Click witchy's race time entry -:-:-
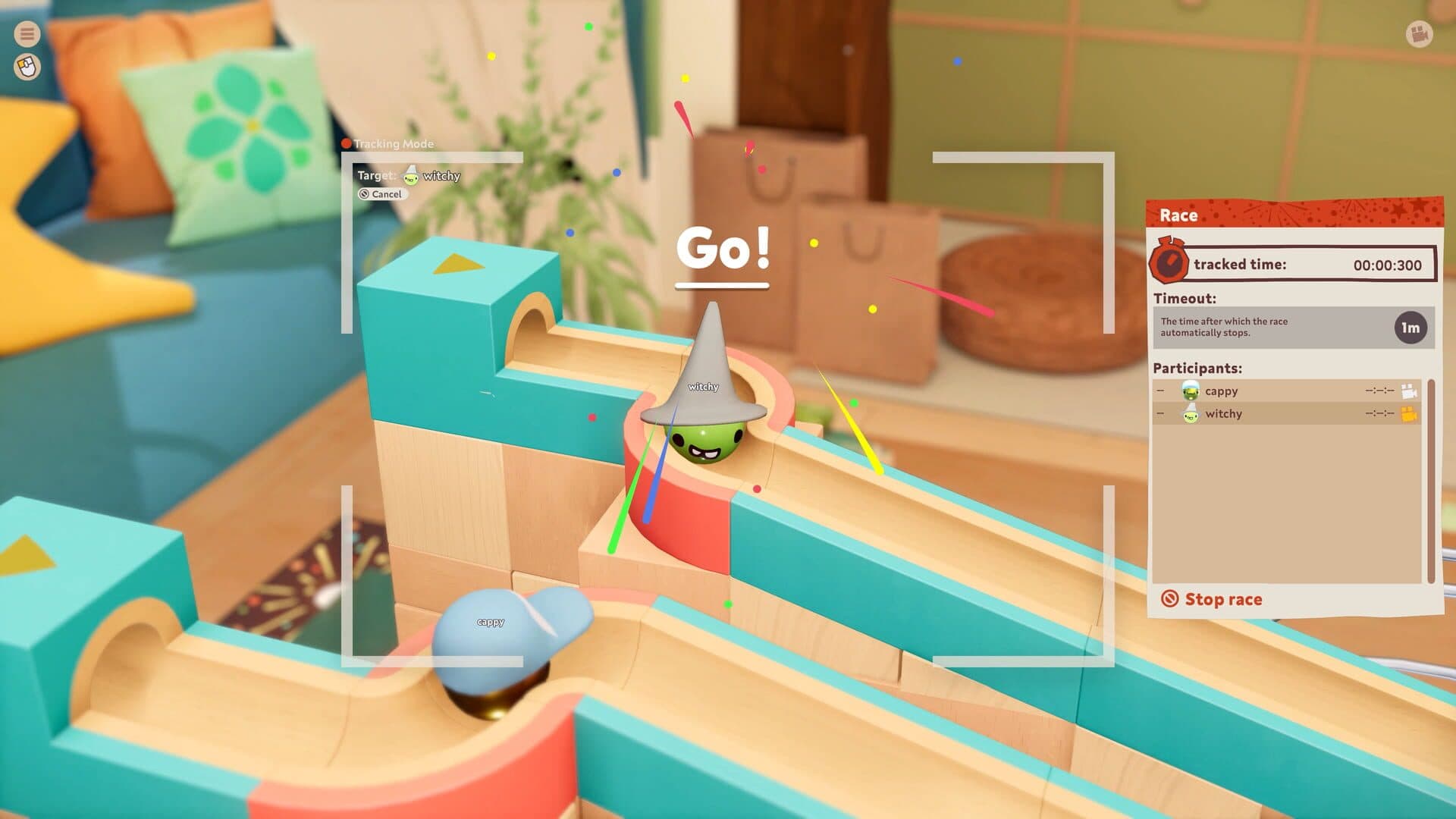Viewport: 1456px width, 819px height. point(1380,414)
